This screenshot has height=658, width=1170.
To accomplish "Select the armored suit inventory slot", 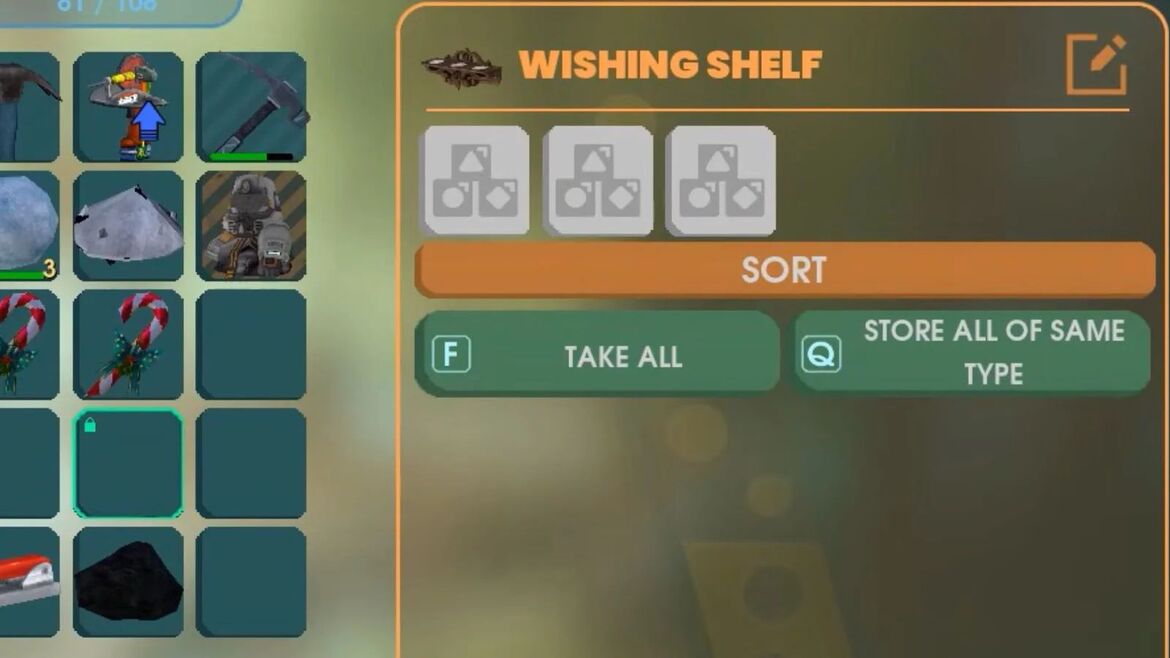I will [x=251, y=226].
